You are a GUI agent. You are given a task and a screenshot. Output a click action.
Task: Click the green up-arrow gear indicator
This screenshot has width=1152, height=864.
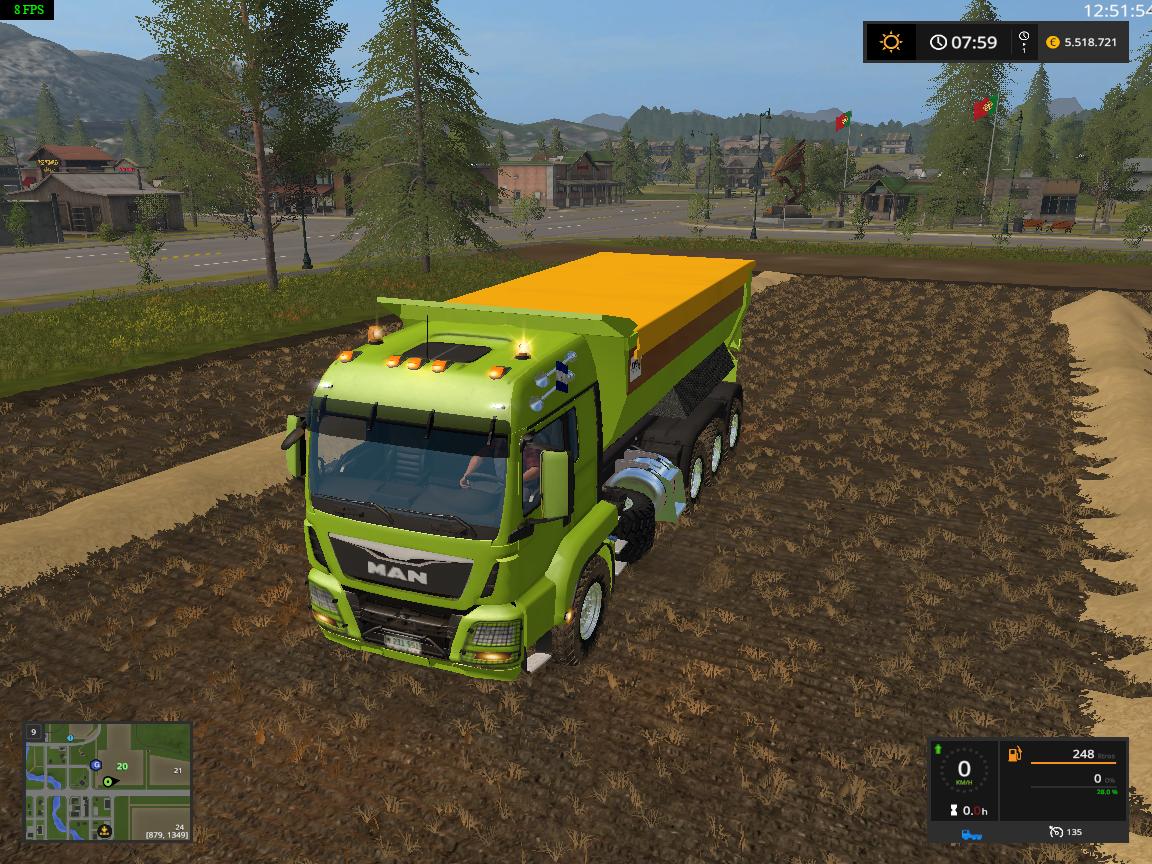(938, 749)
